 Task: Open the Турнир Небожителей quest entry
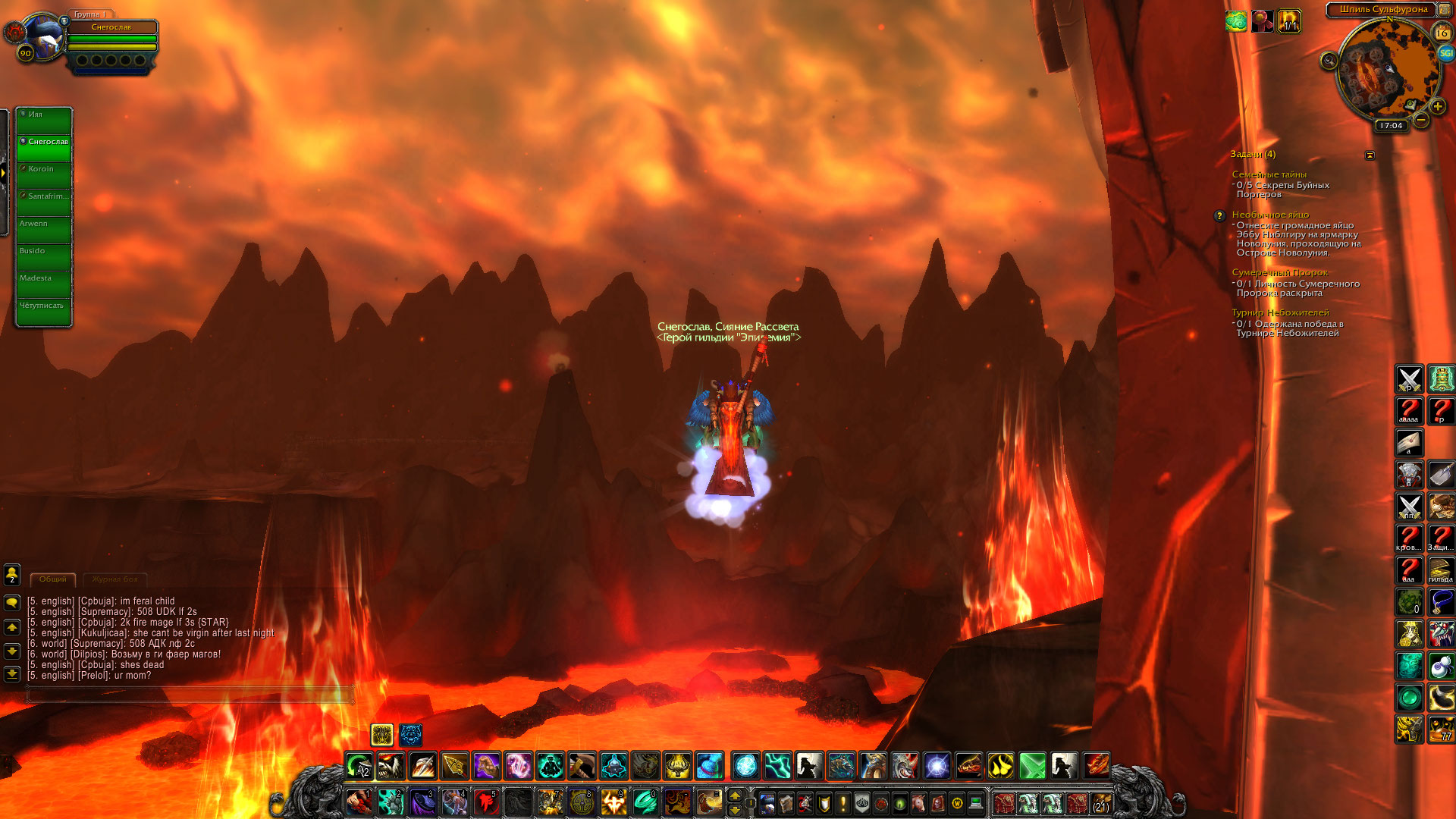coord(1280,312)
